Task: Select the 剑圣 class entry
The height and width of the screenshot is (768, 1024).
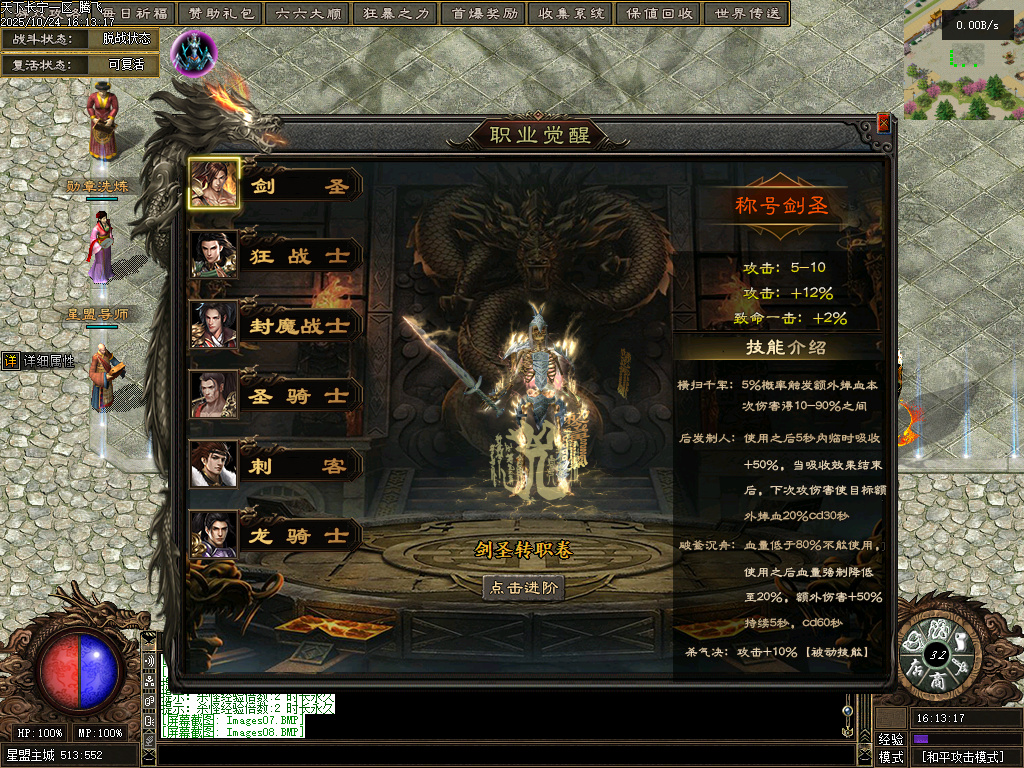Action: point(276,186)
